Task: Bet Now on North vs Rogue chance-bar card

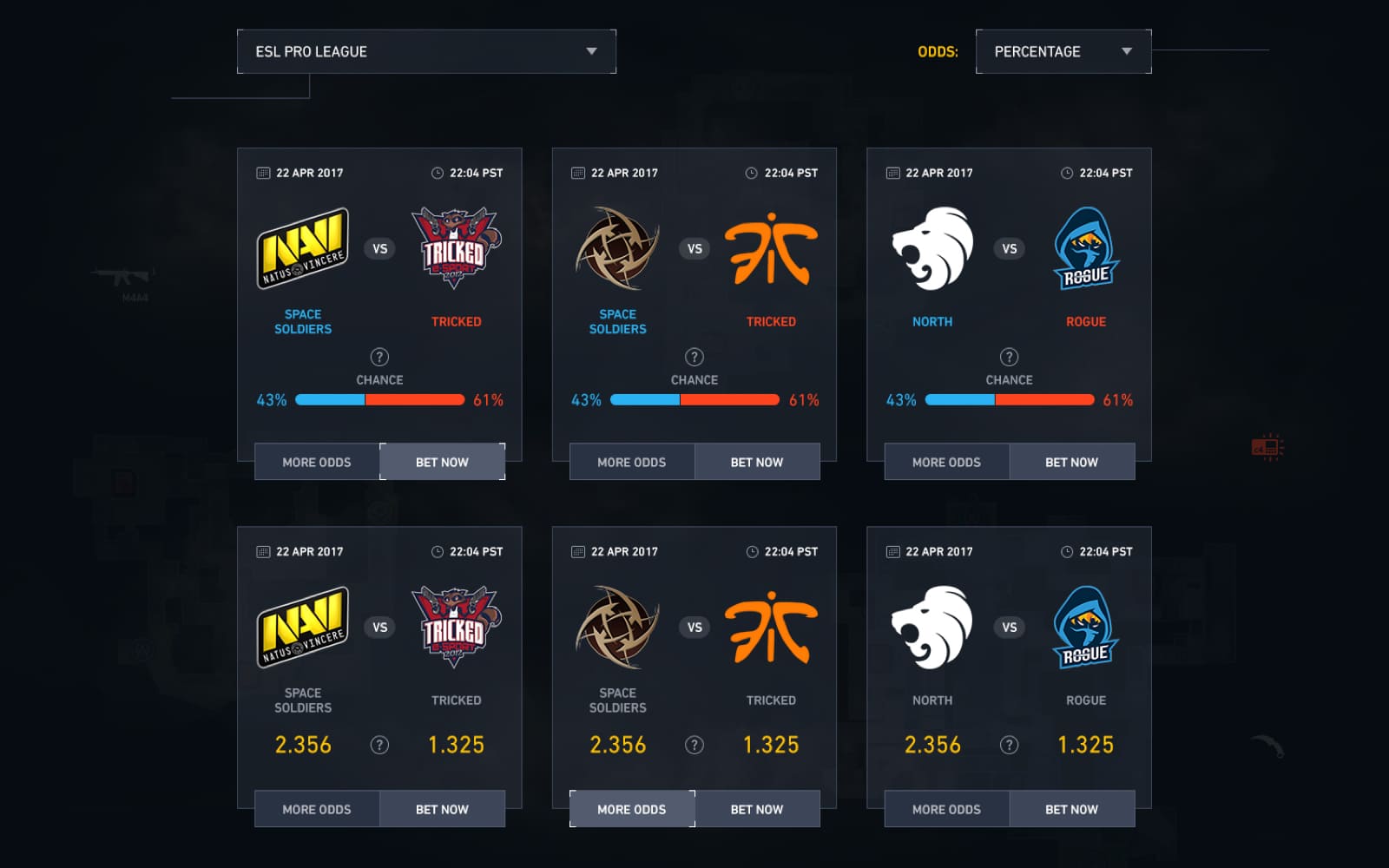Action: (x=1071, y=462)
